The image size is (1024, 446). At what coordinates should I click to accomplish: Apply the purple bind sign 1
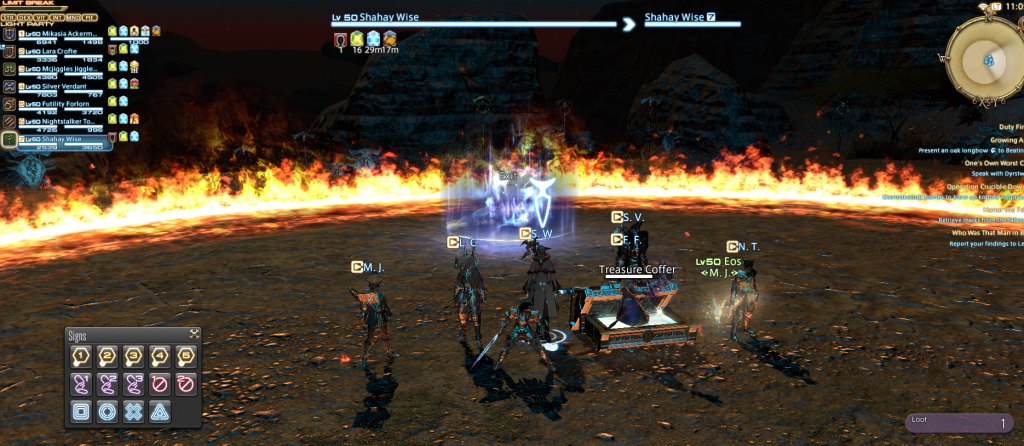(x=82, y=383)
